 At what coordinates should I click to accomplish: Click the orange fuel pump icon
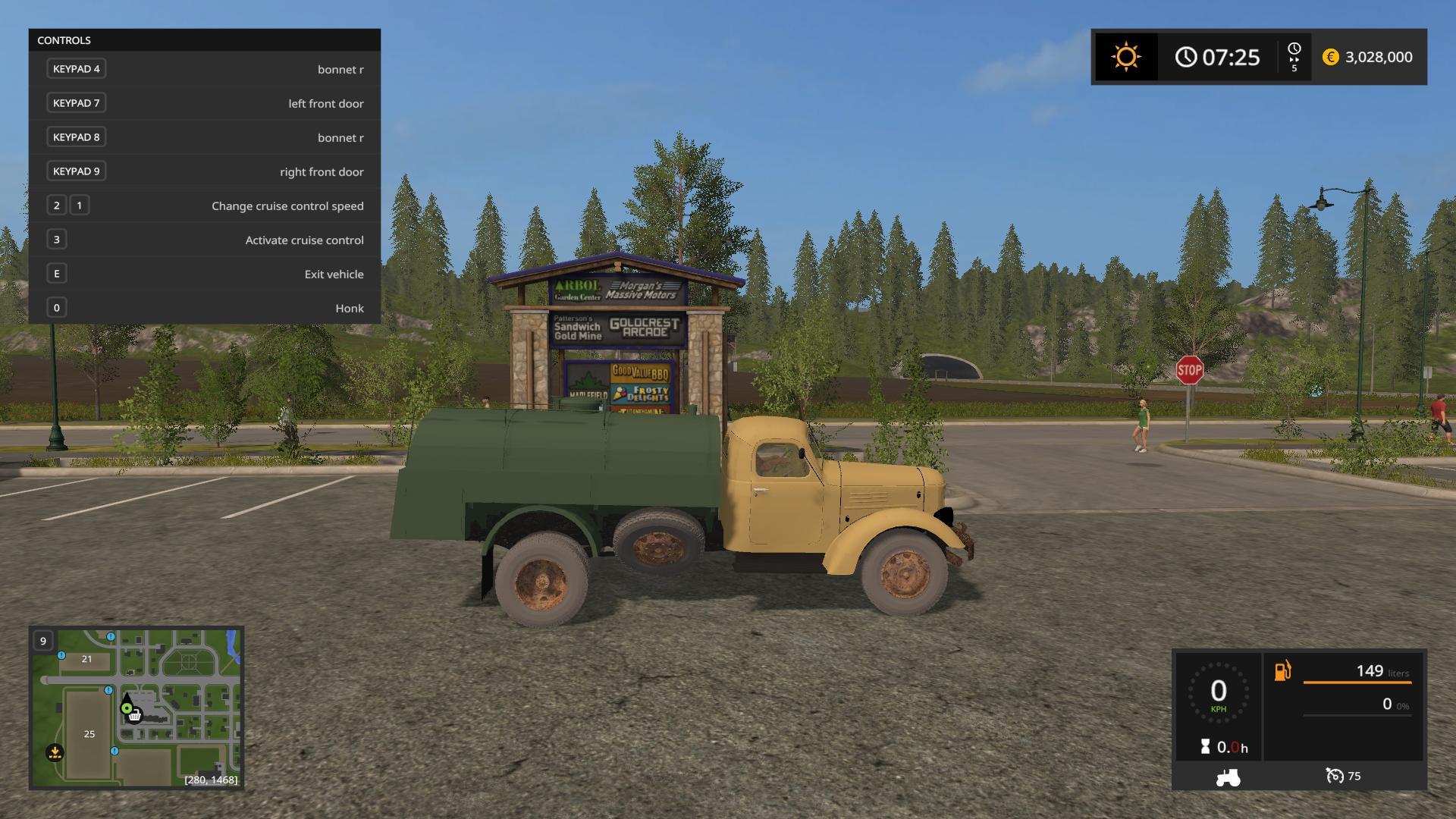(x=1282, y=671)
